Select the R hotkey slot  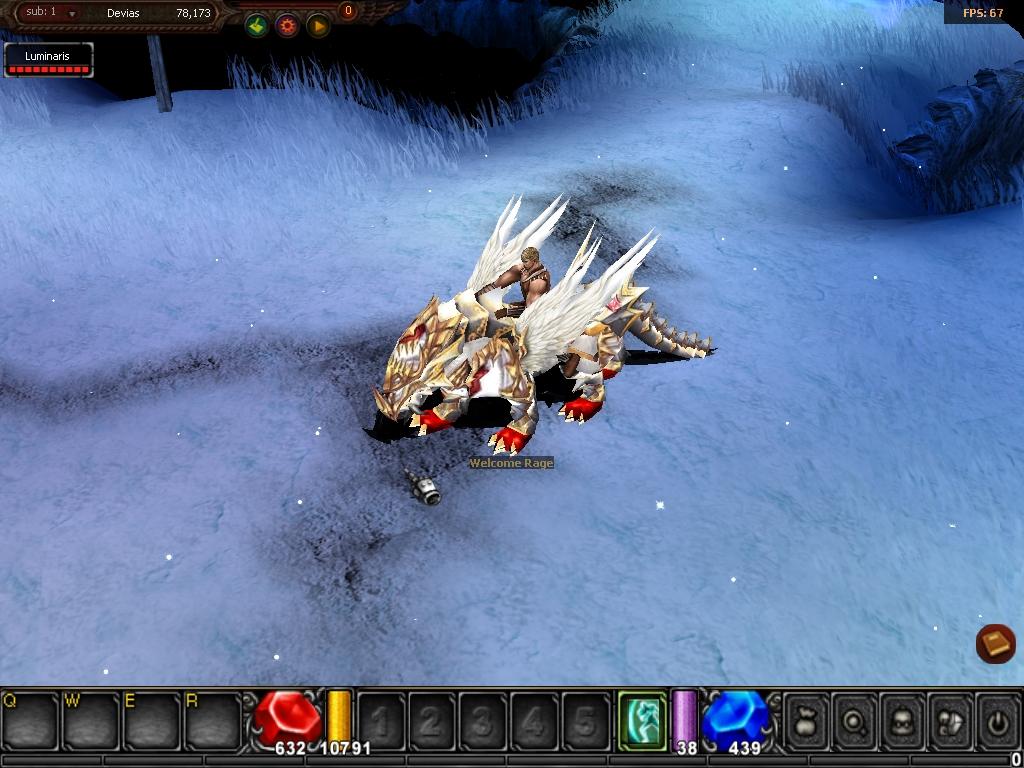point(213,719)
